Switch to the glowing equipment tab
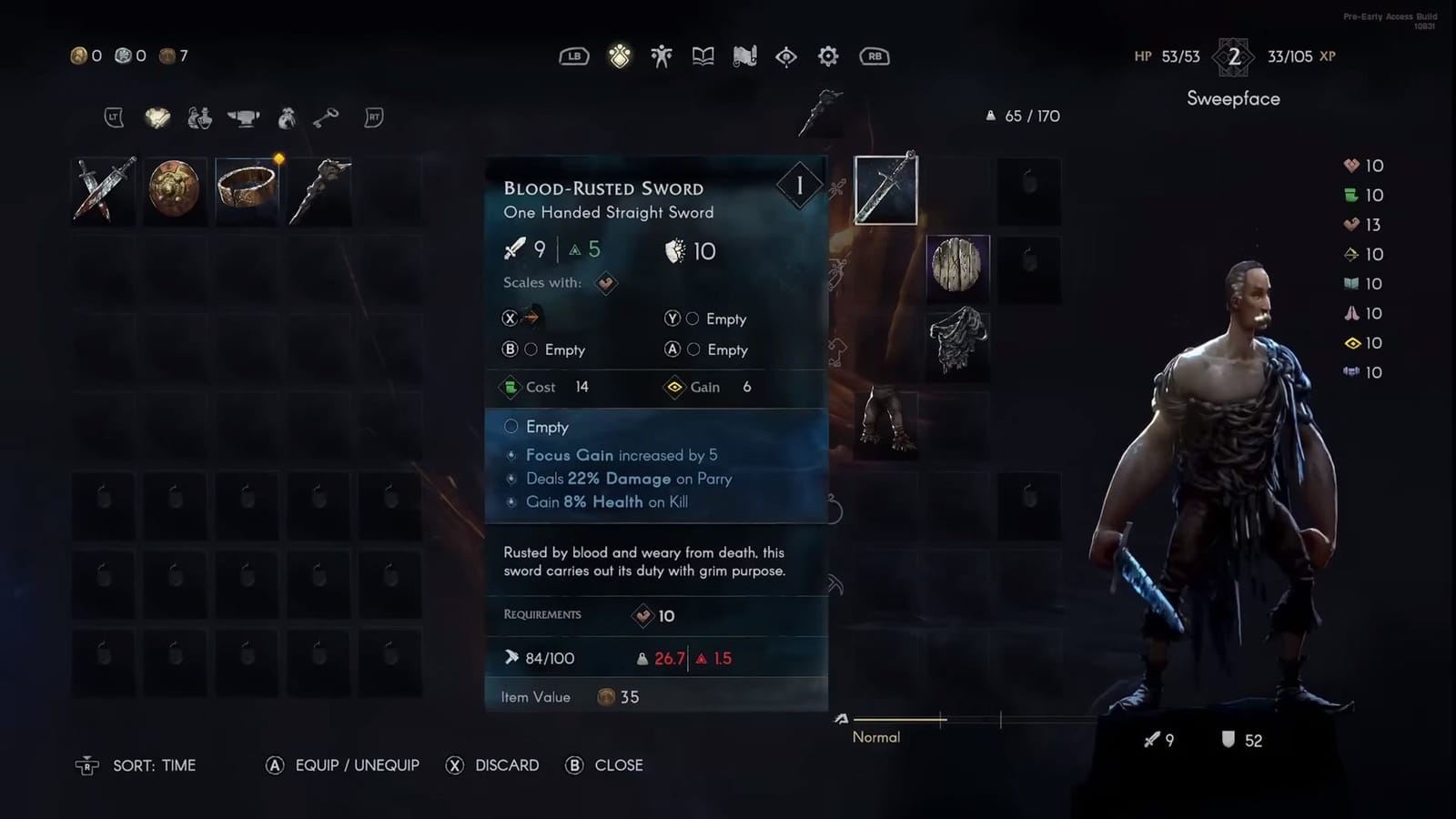 (x=157, y=118)
